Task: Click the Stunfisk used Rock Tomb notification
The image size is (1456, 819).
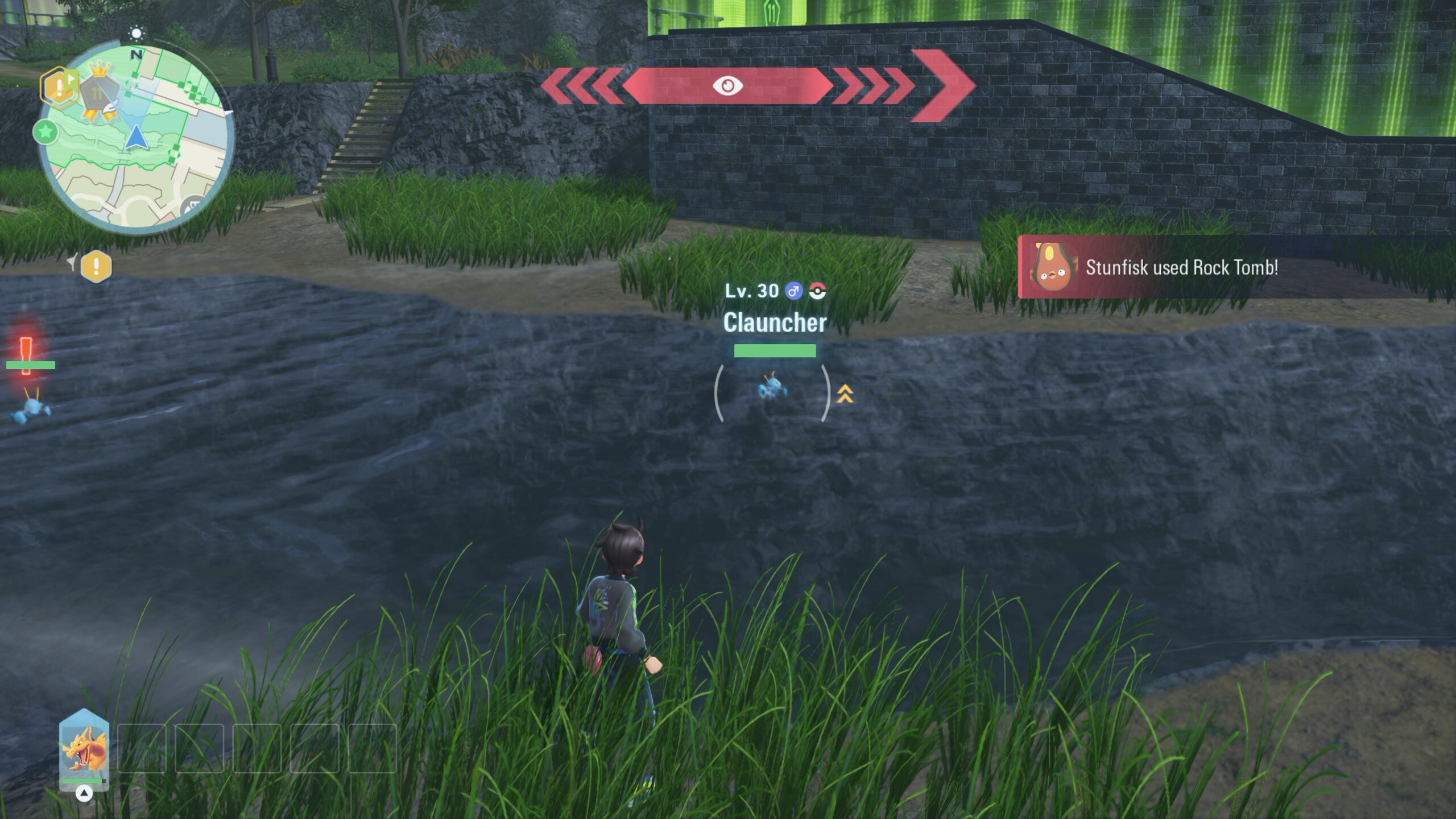Action: (x=1181, y=267)
